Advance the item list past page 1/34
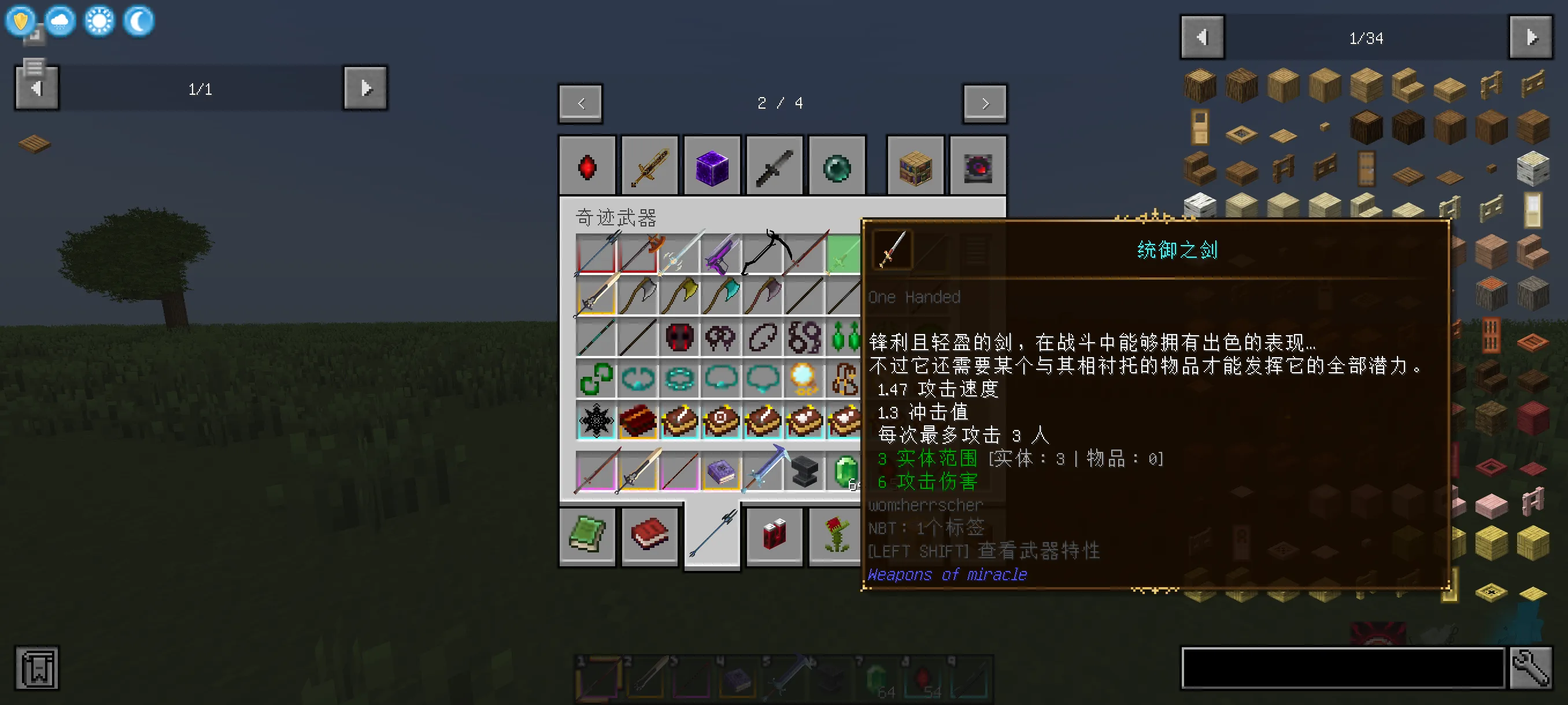Image resolution: width=1568 pixels, height=705 pixels. tap(1532, 36)
